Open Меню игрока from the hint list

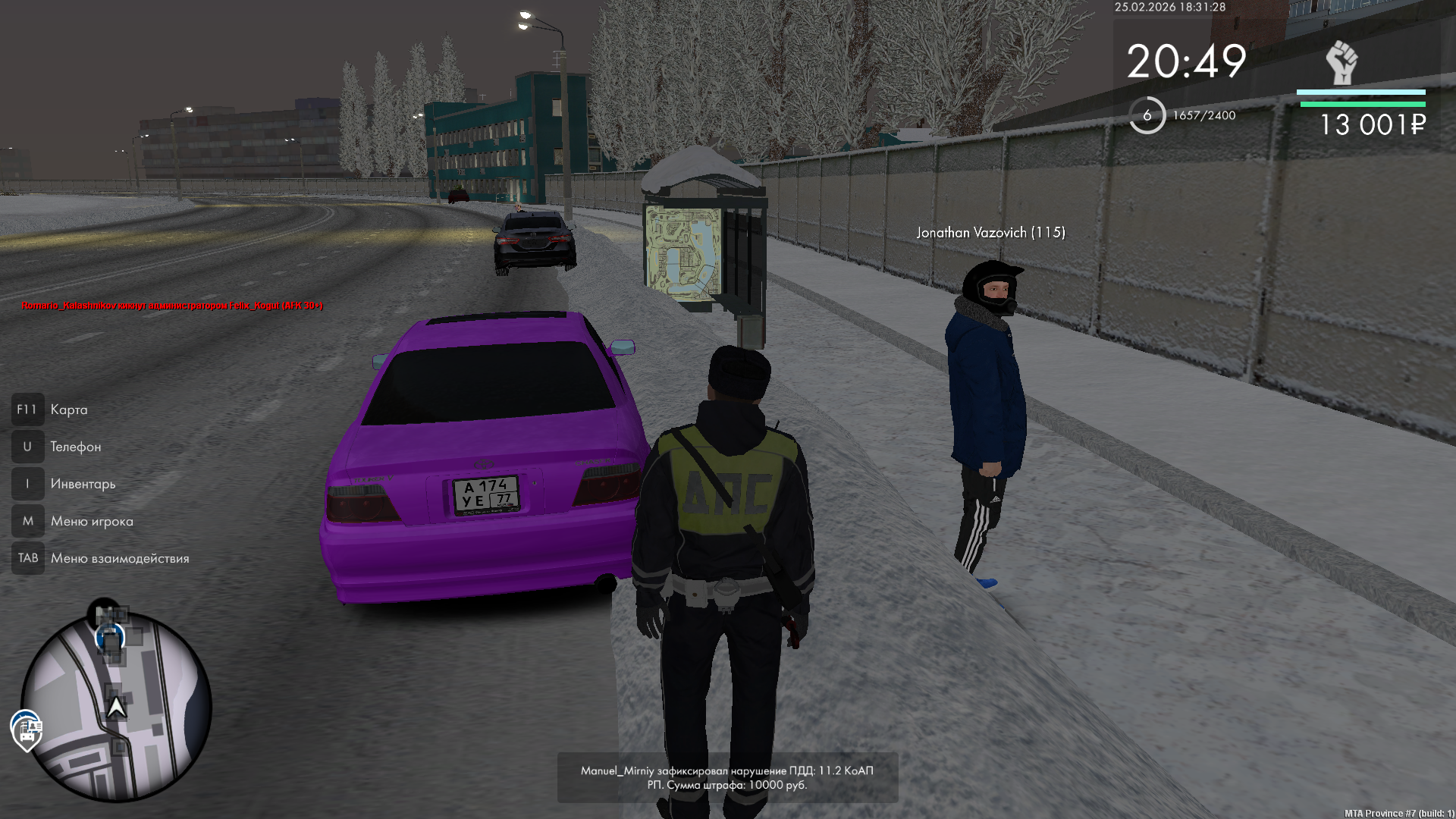click(91, 521)
